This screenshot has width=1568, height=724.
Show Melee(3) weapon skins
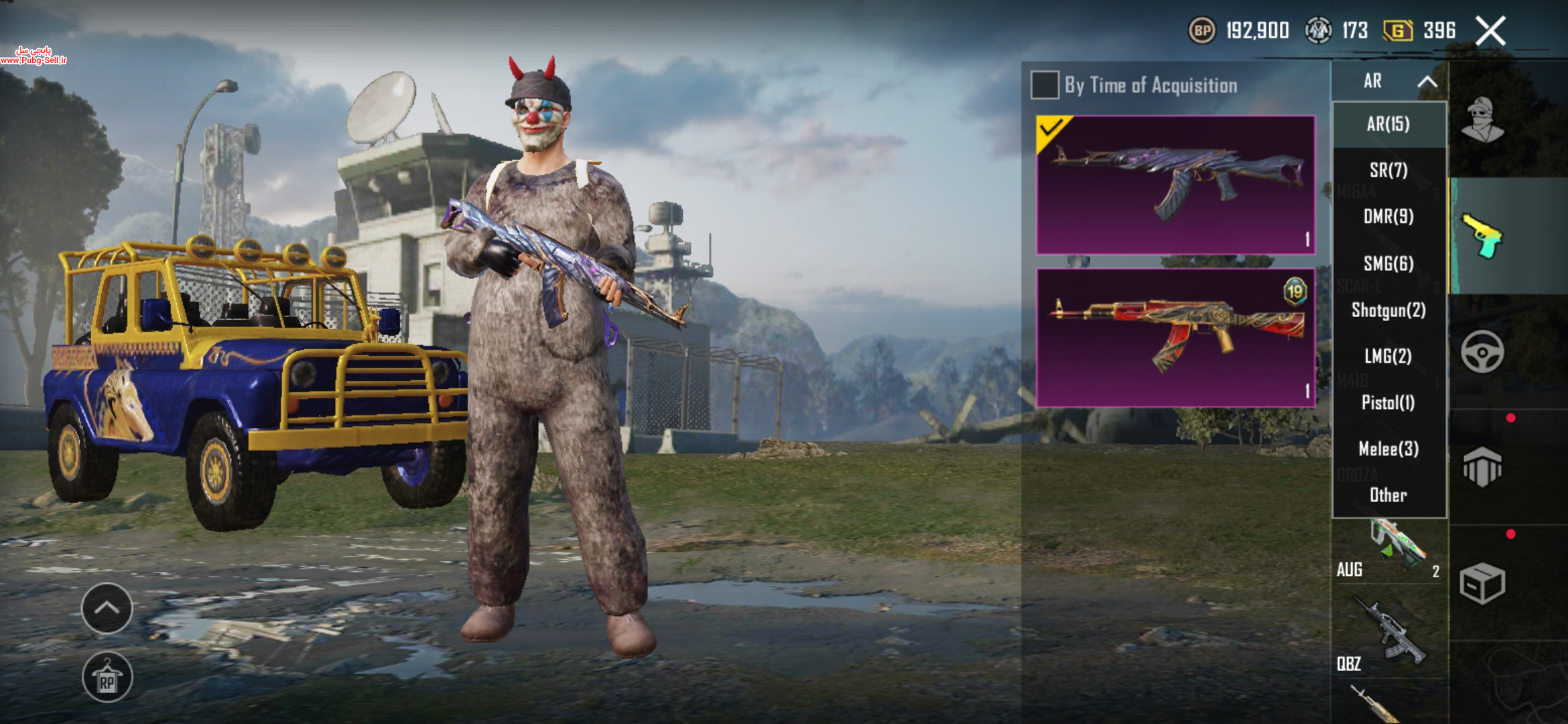(1388, 448)
